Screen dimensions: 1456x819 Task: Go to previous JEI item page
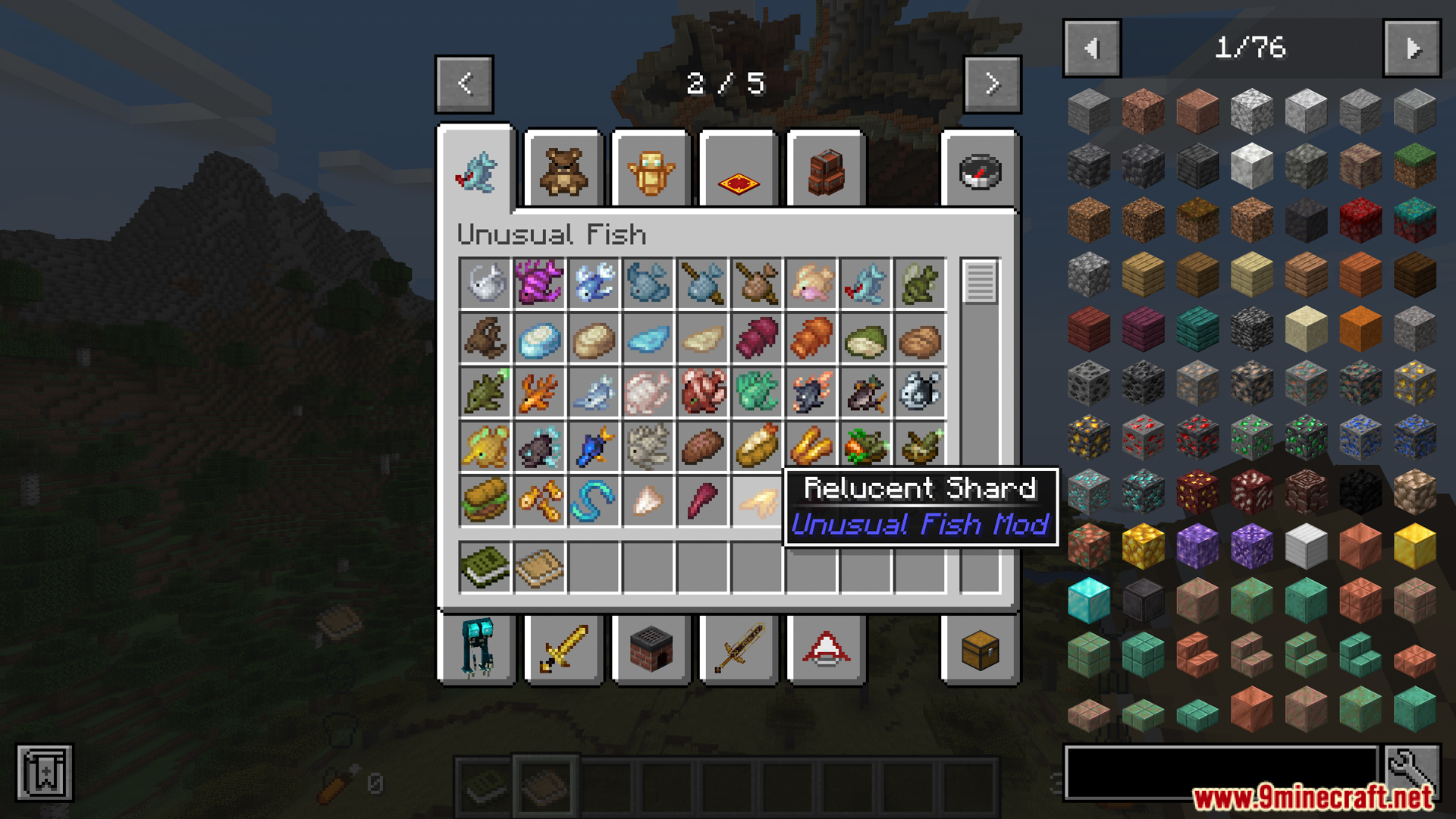tap(1092, 49)
